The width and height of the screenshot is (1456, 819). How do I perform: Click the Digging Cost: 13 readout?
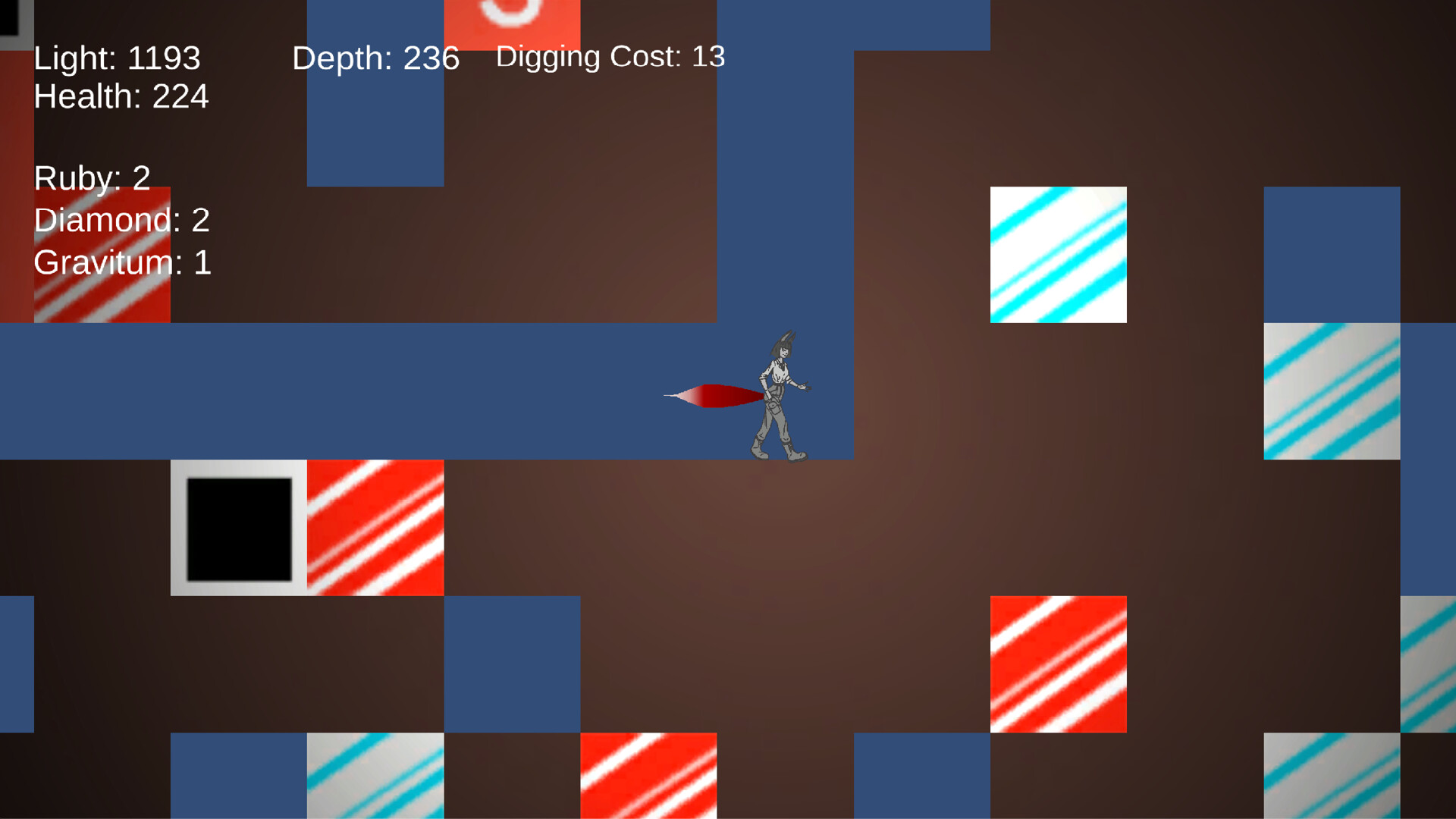pos(610,56)
